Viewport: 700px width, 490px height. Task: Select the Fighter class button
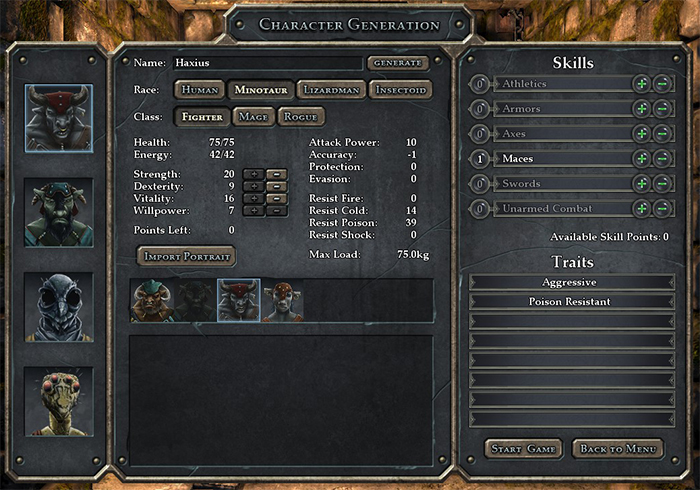pos(203,117)
